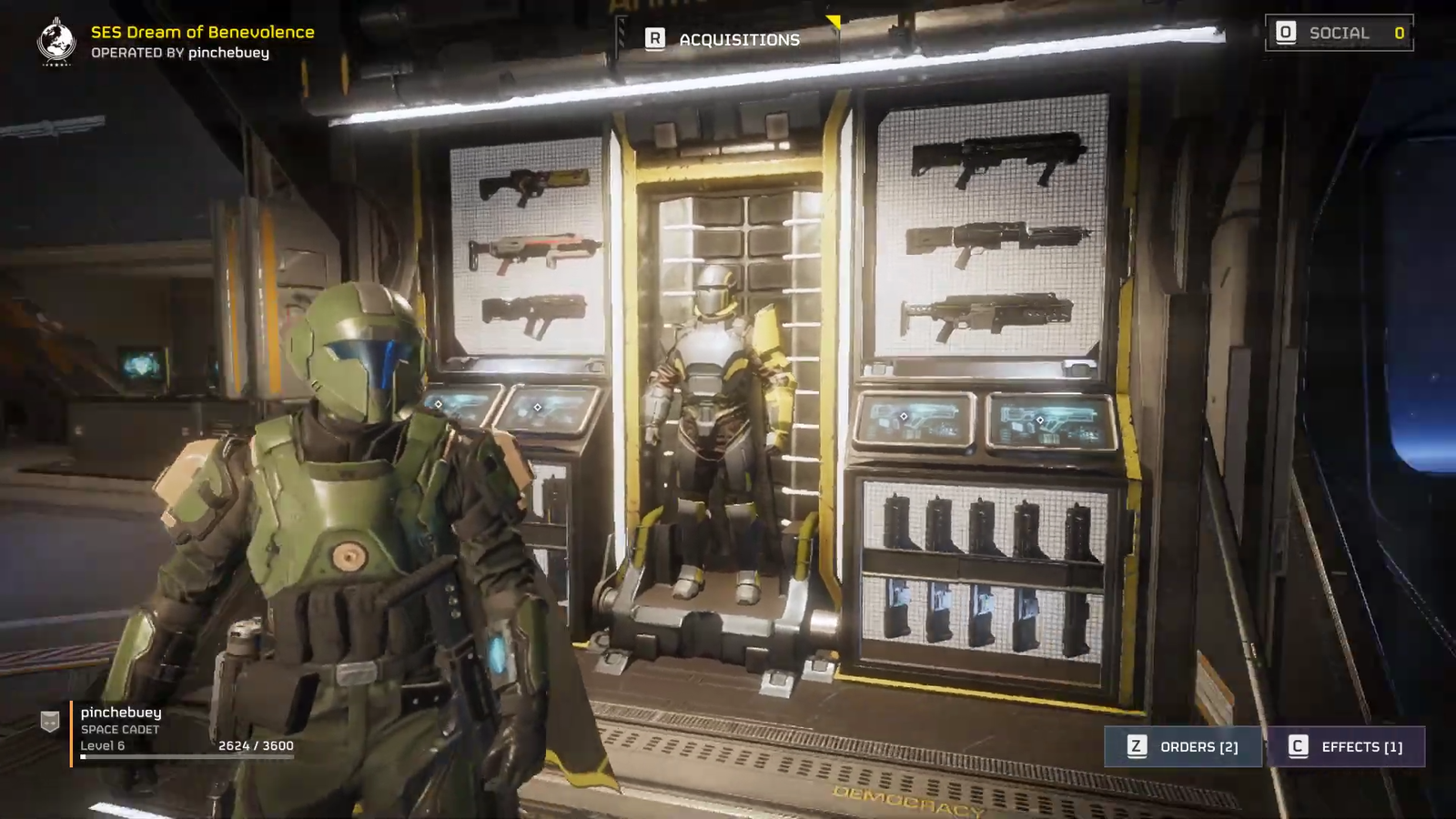1456x819 pixels.
Task: Show the Orders list
Action: pyautogui.click(x=1183, y=747)
